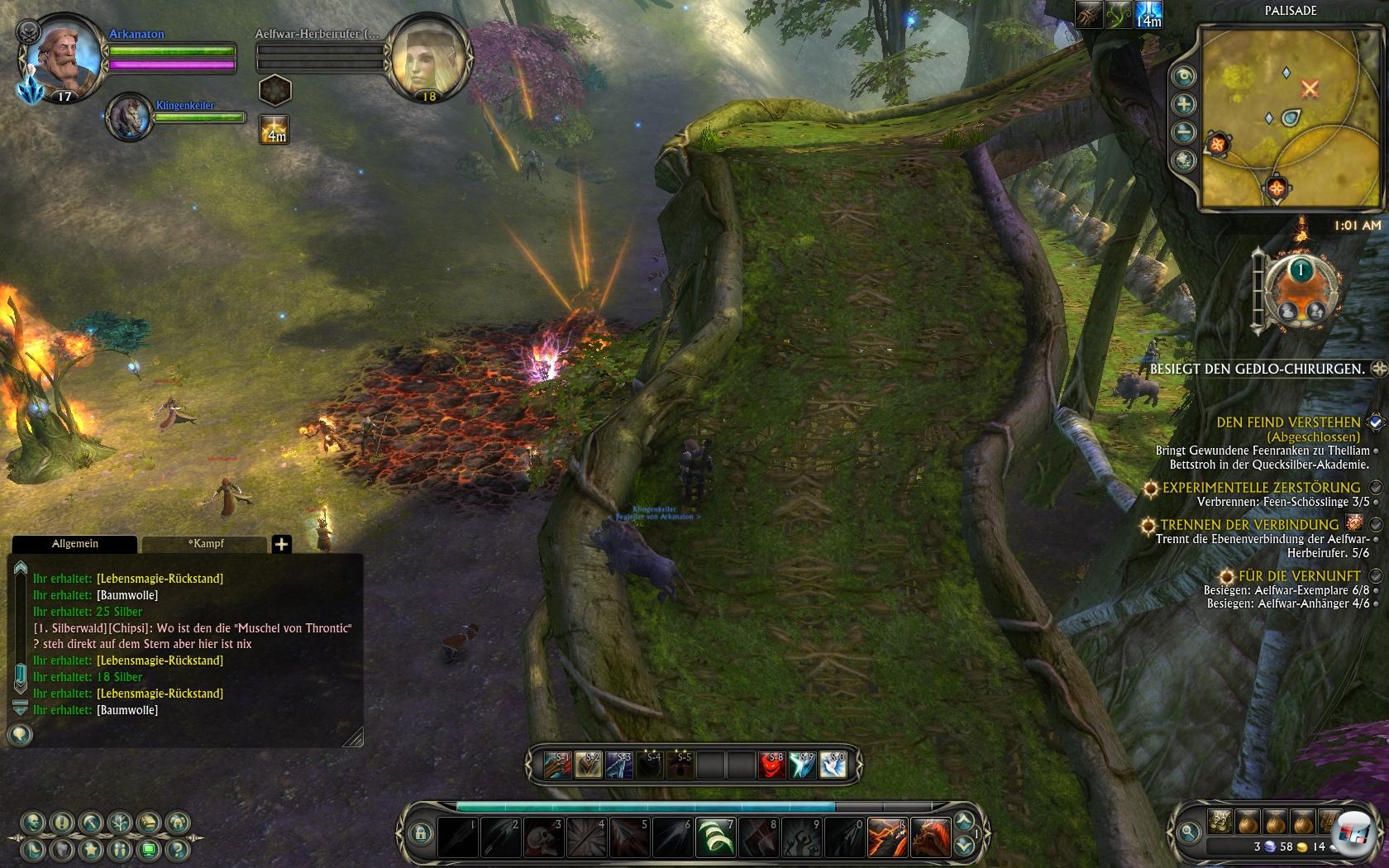
Task: Add a new chat tab with plus button
Action: (282, 544)
